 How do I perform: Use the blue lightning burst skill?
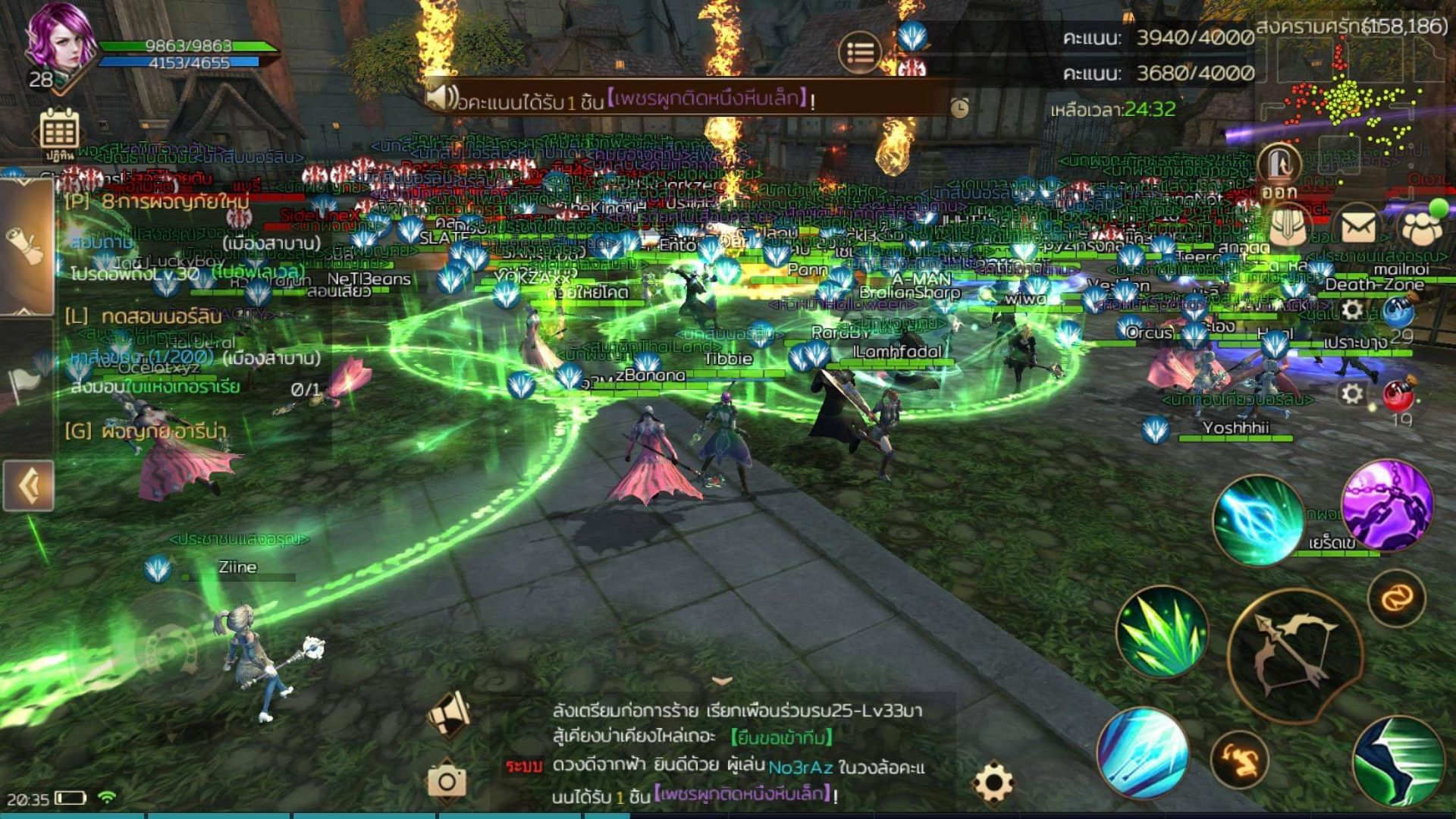pyautogui.click(x=1257, y=520)
